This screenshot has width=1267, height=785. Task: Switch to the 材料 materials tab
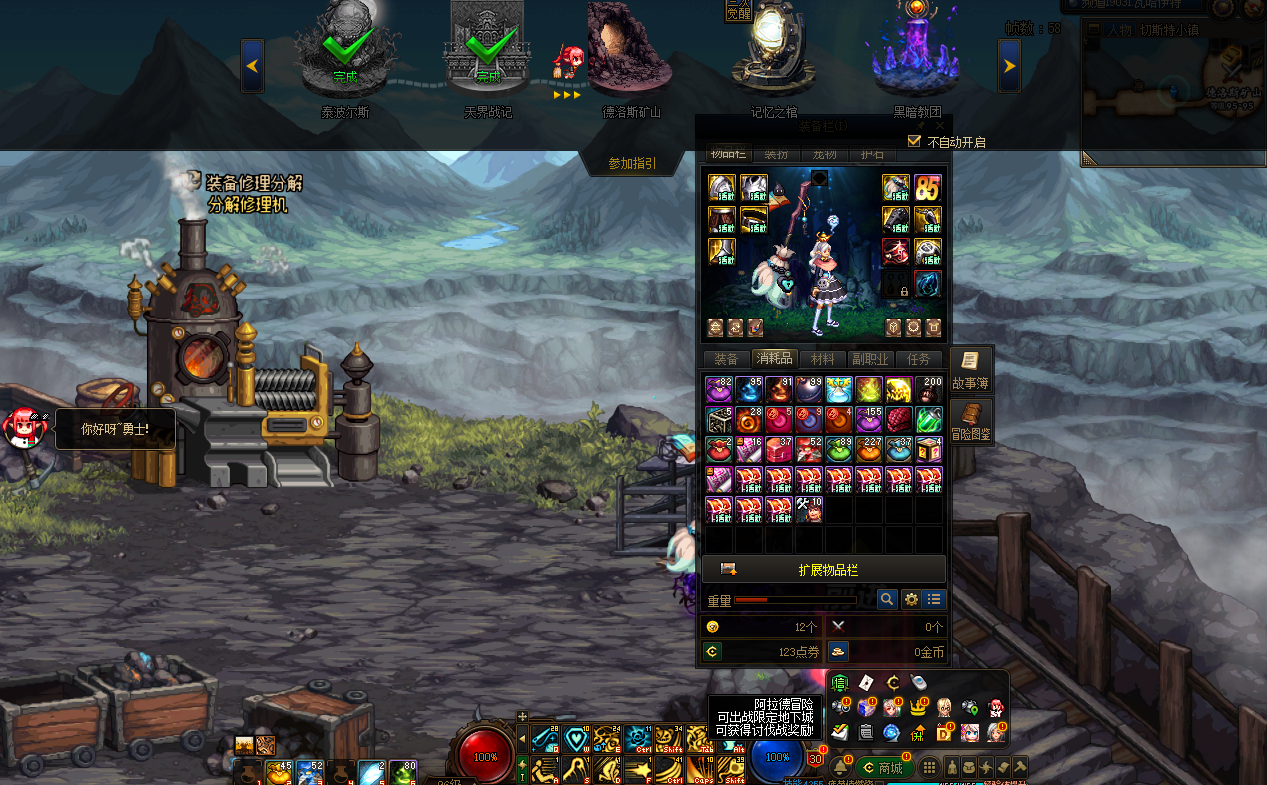pyautogui.click(x=822, y=359)
